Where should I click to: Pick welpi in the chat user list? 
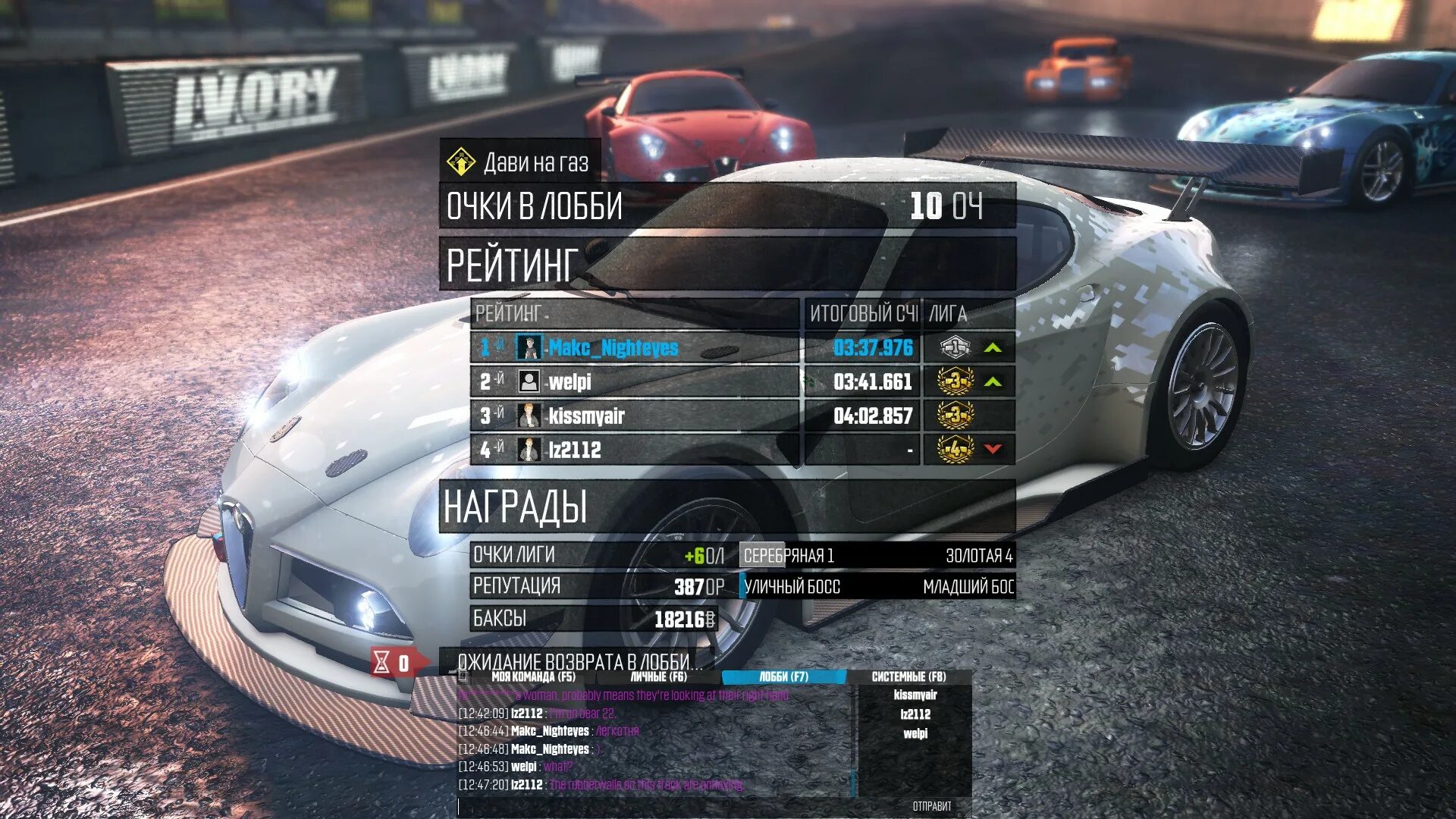pos(915,733)
